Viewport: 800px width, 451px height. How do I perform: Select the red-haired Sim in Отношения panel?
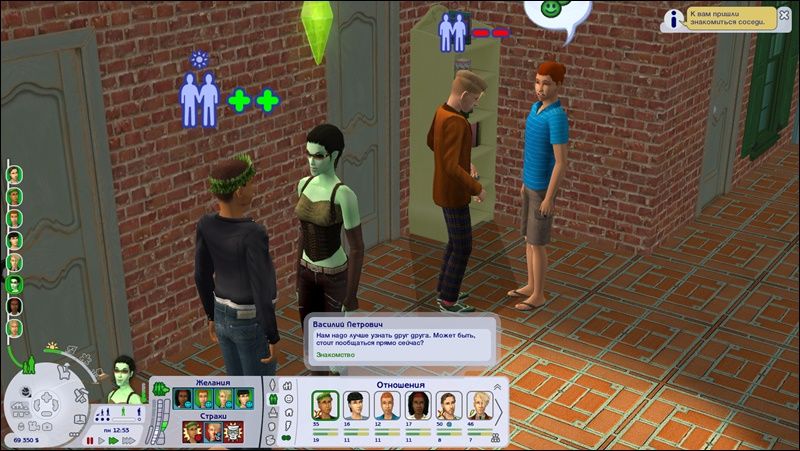pos(386,404)
